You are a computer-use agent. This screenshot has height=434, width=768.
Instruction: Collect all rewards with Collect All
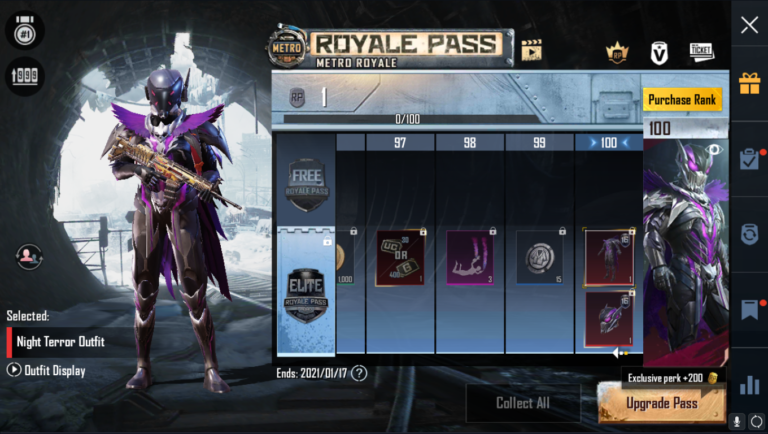(522, 403)
